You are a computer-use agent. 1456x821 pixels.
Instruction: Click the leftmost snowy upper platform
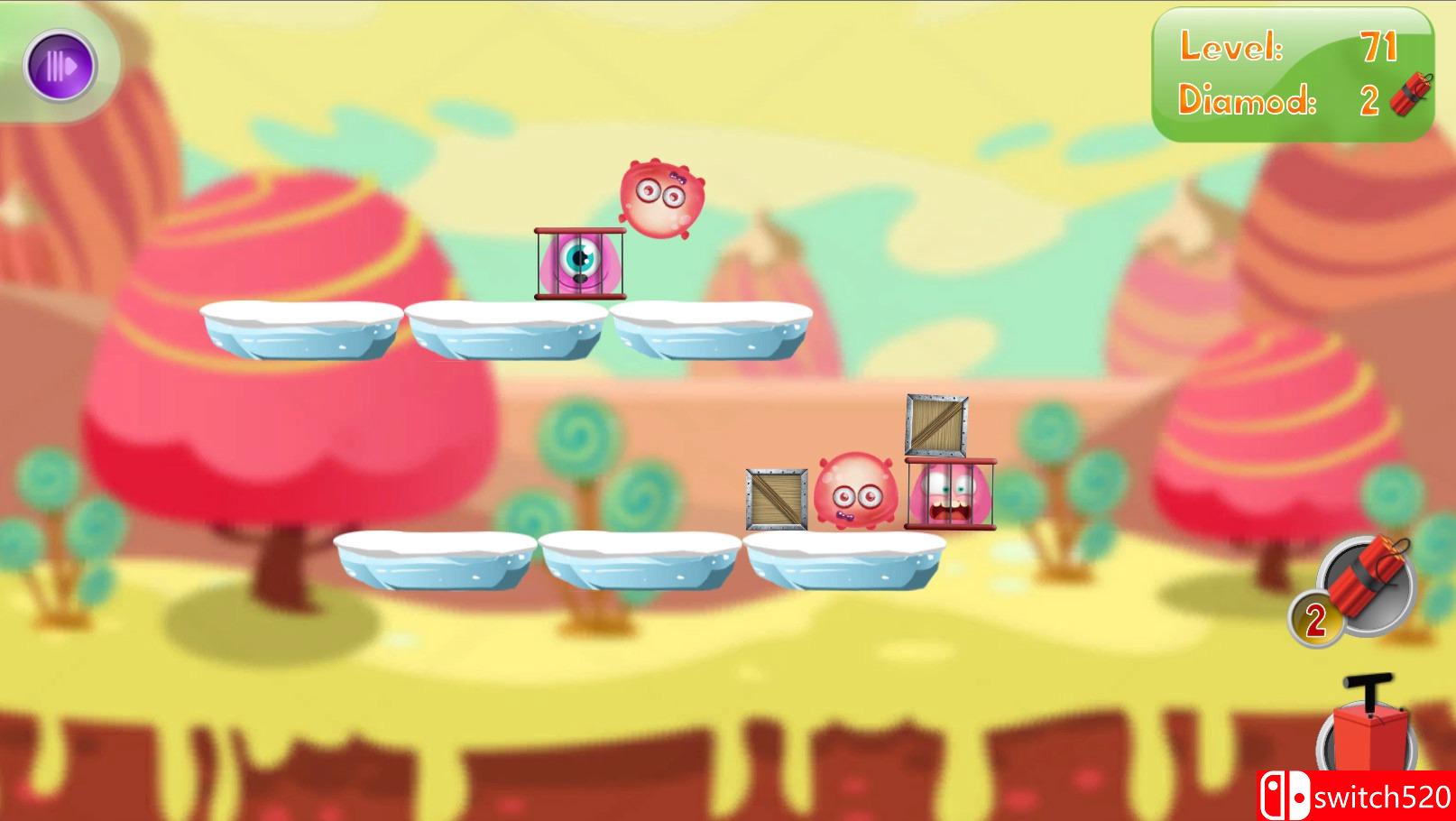click(x=298, y=329)
